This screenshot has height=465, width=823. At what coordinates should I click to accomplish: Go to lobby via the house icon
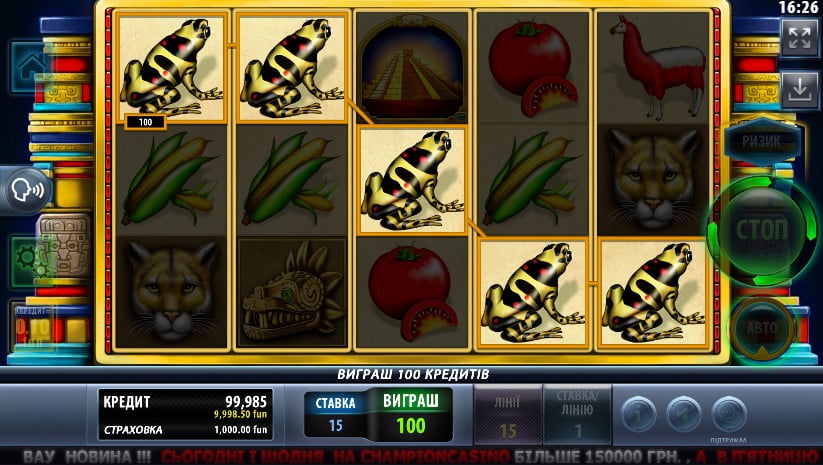point(28,64)
